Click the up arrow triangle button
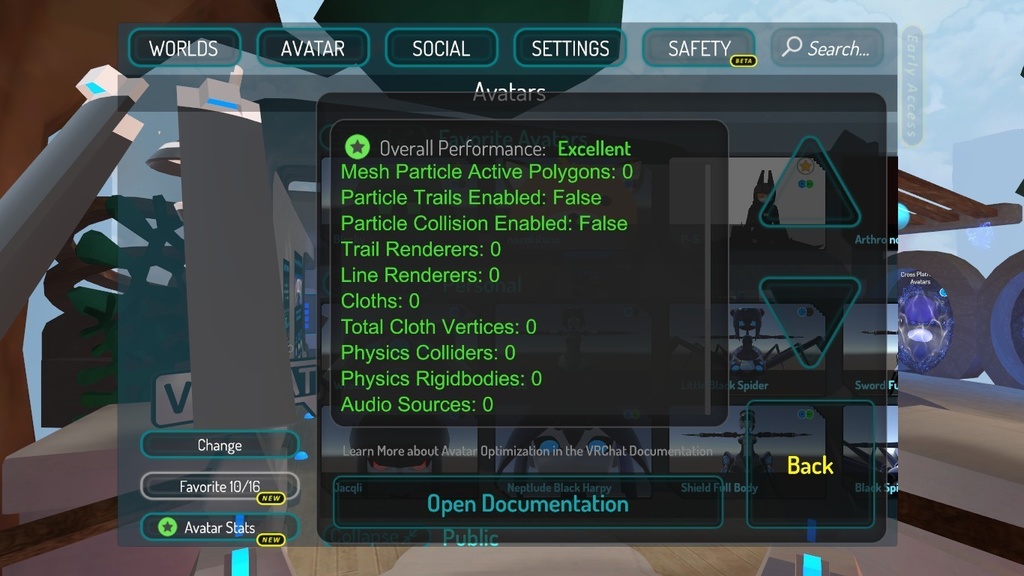The image size is (1024, 576). coord(809,187)
